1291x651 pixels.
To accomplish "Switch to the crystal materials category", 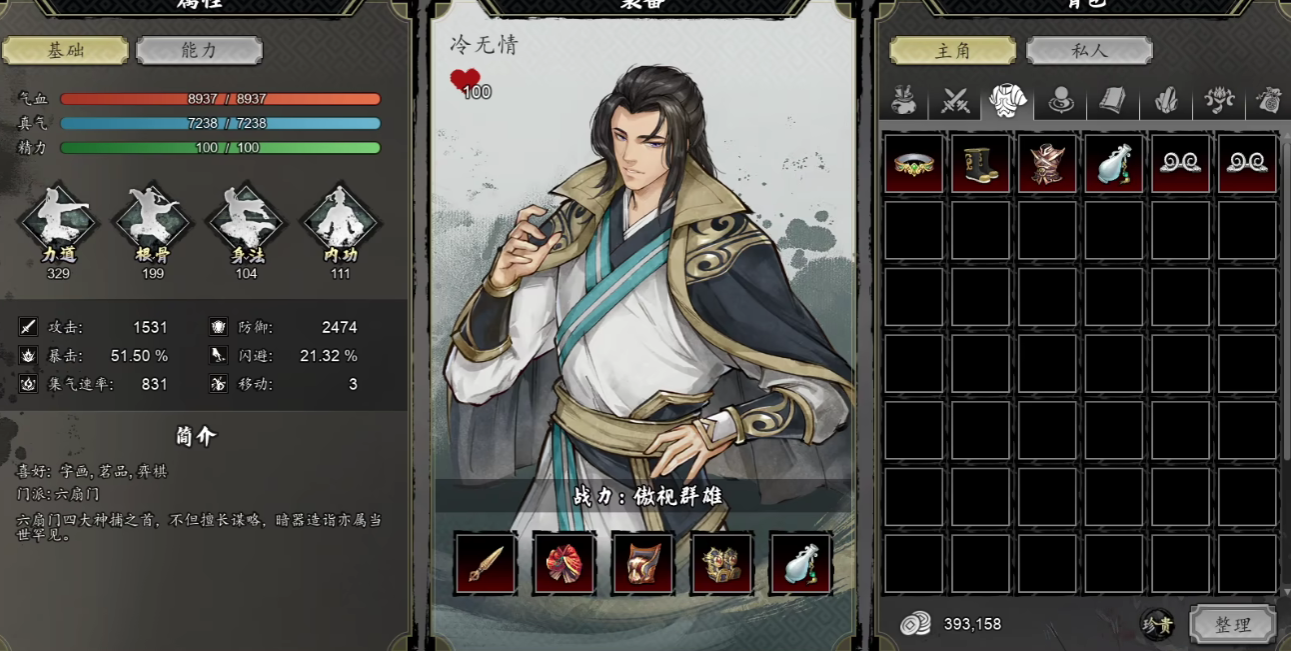I will [x=1165, y=100].
